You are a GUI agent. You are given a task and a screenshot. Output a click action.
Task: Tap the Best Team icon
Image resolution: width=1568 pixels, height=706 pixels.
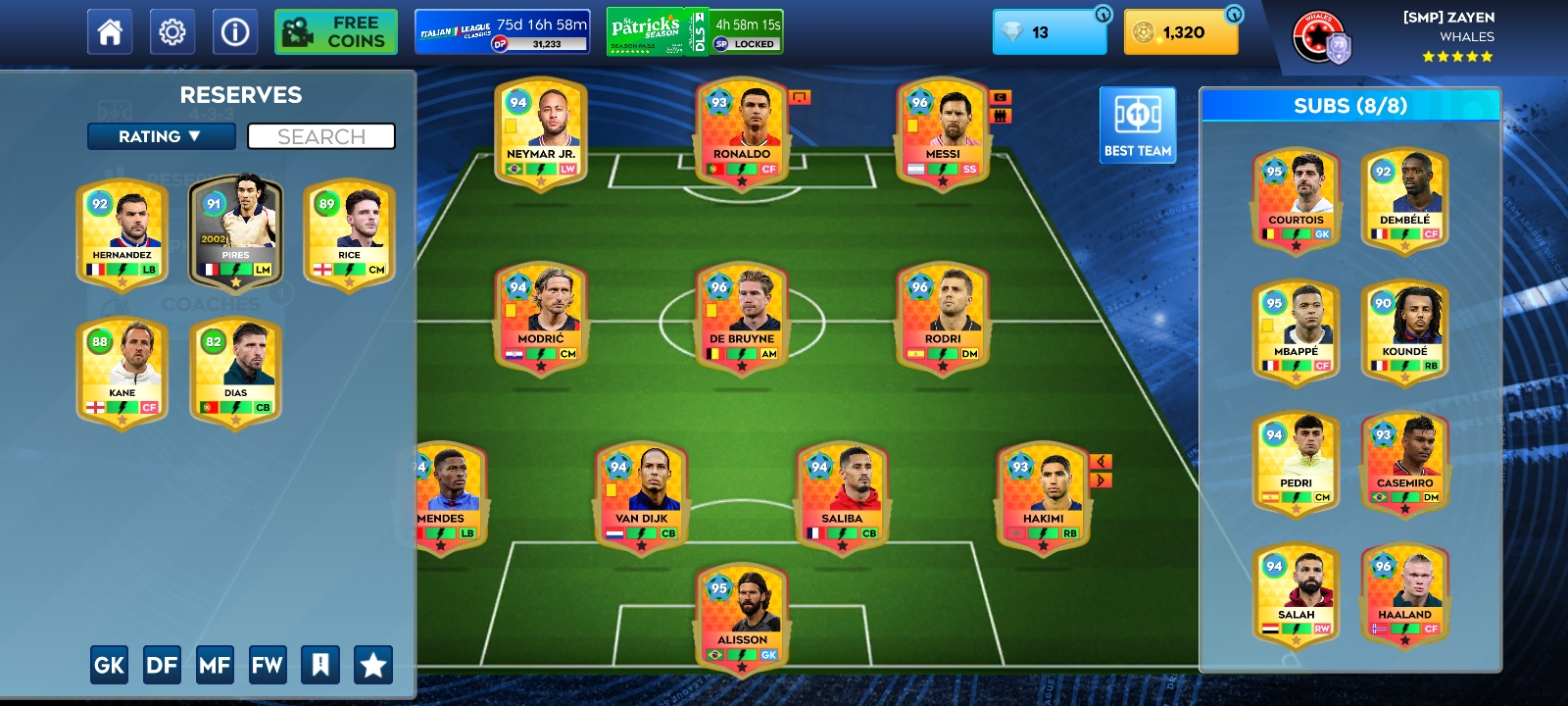click(x=1137, y=124)
